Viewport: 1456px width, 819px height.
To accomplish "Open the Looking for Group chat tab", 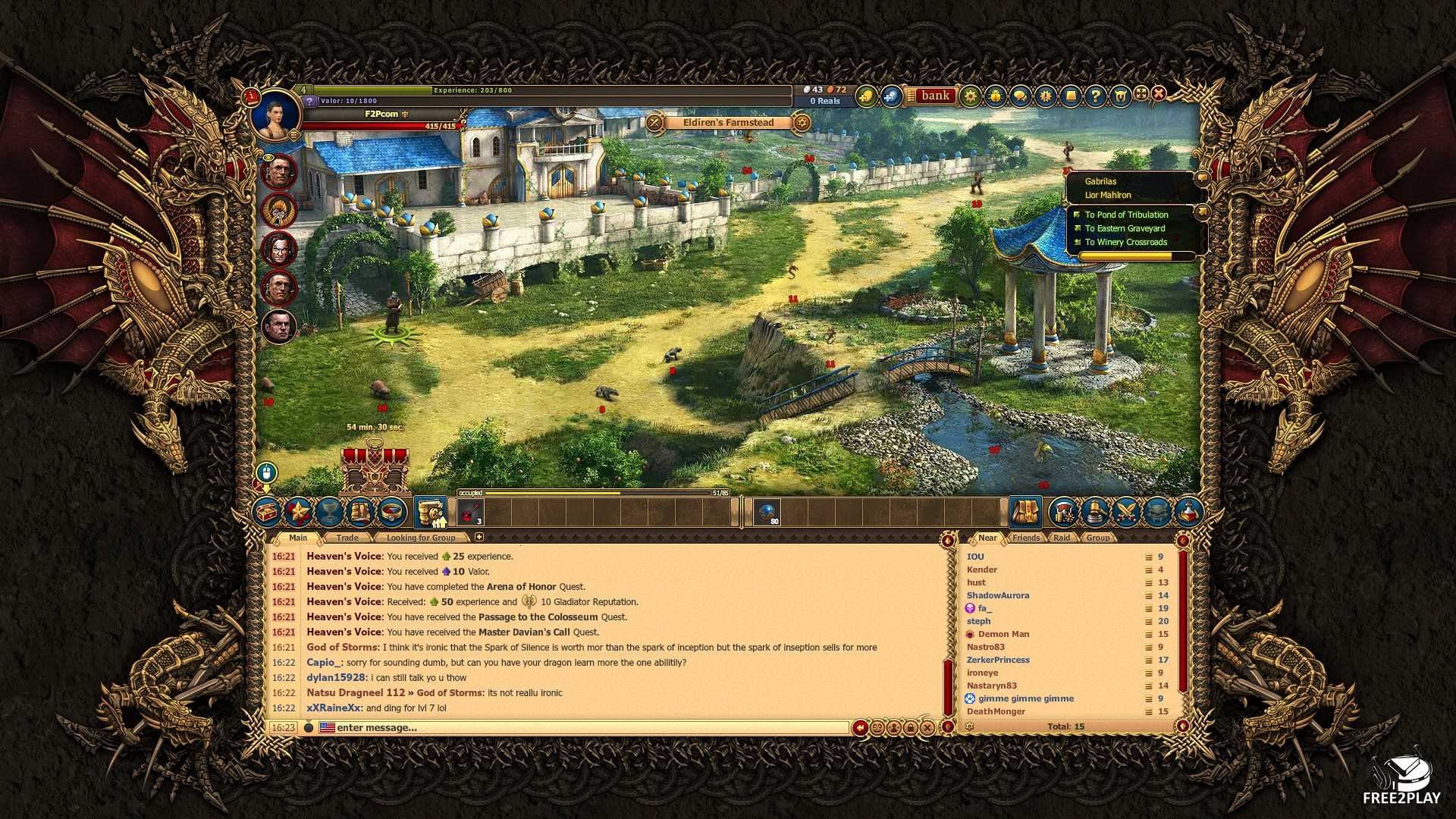I will [x=421, y=538].
